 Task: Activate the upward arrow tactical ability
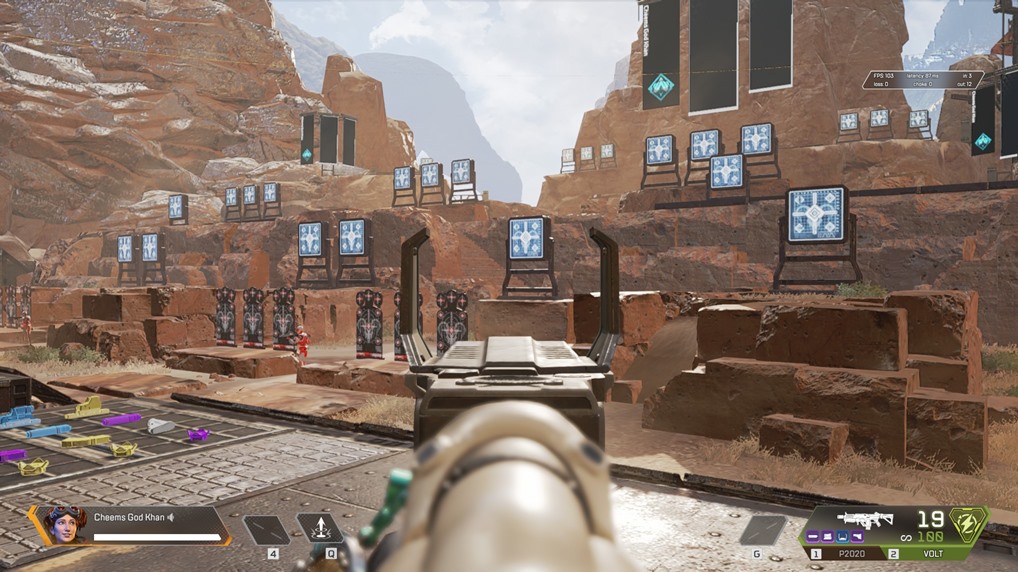coord(319,528)
